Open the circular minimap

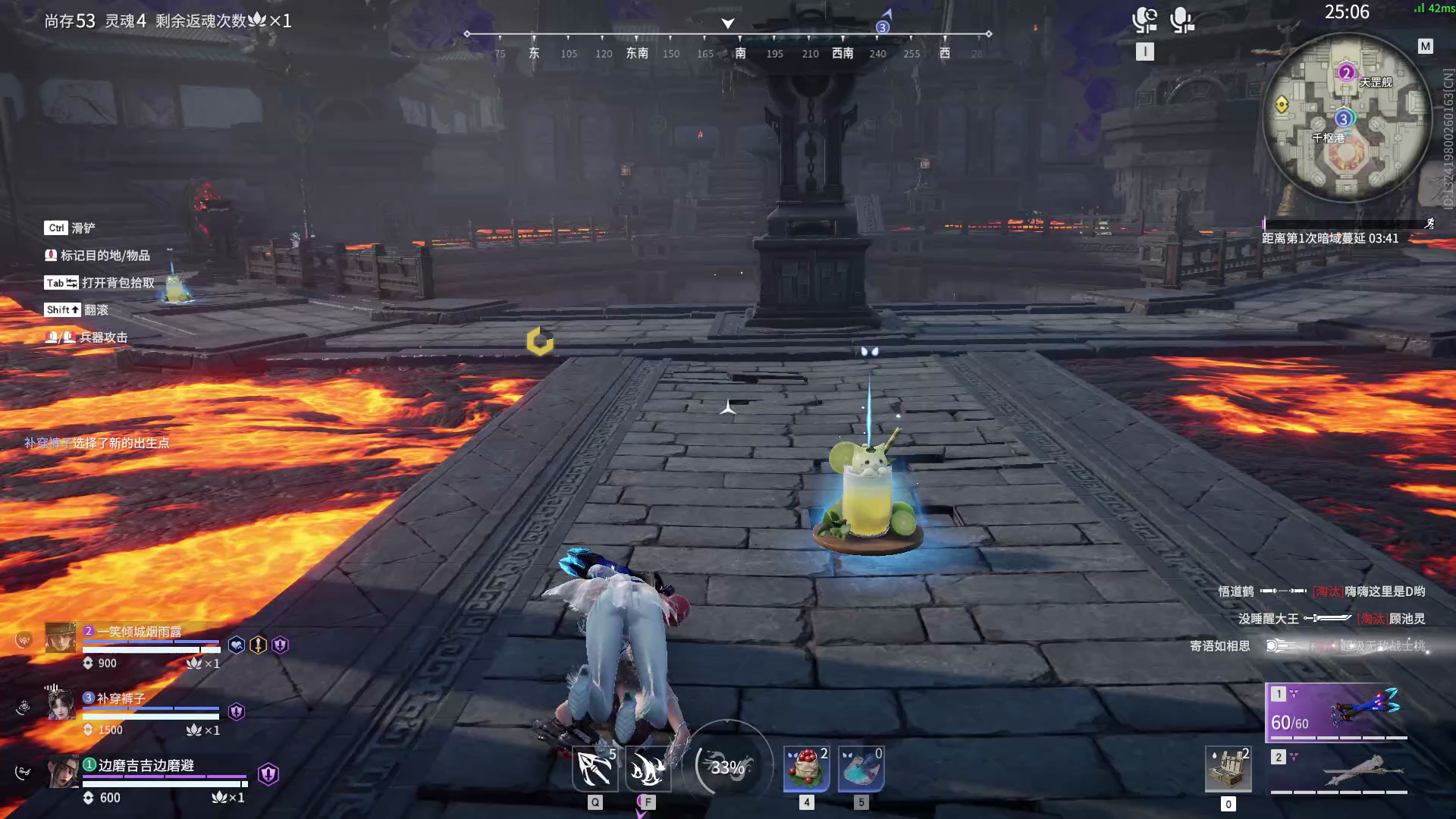click(x=1346, y=118)
